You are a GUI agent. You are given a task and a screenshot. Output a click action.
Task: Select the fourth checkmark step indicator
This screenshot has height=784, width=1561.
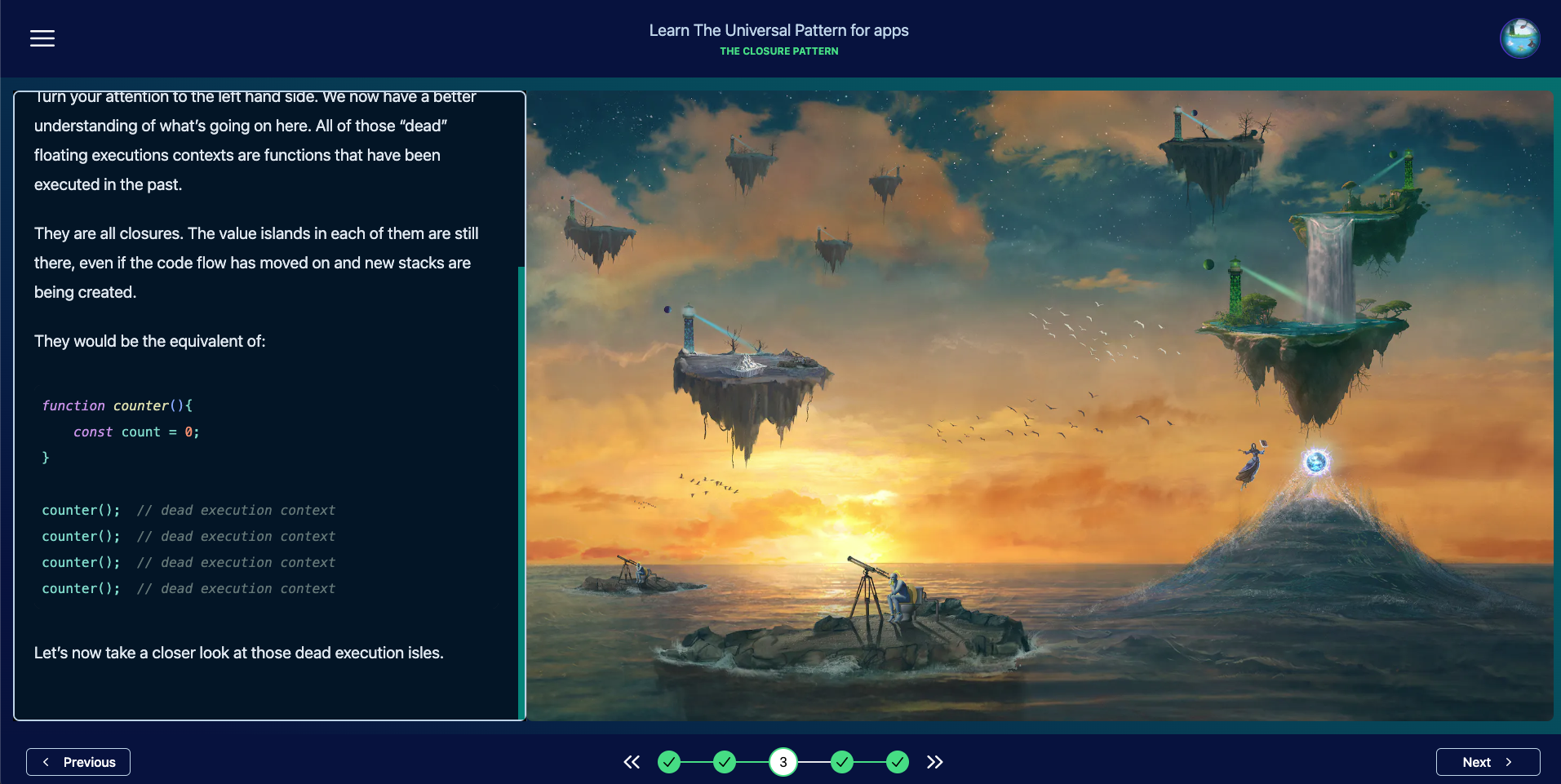[x=841, y=761]
